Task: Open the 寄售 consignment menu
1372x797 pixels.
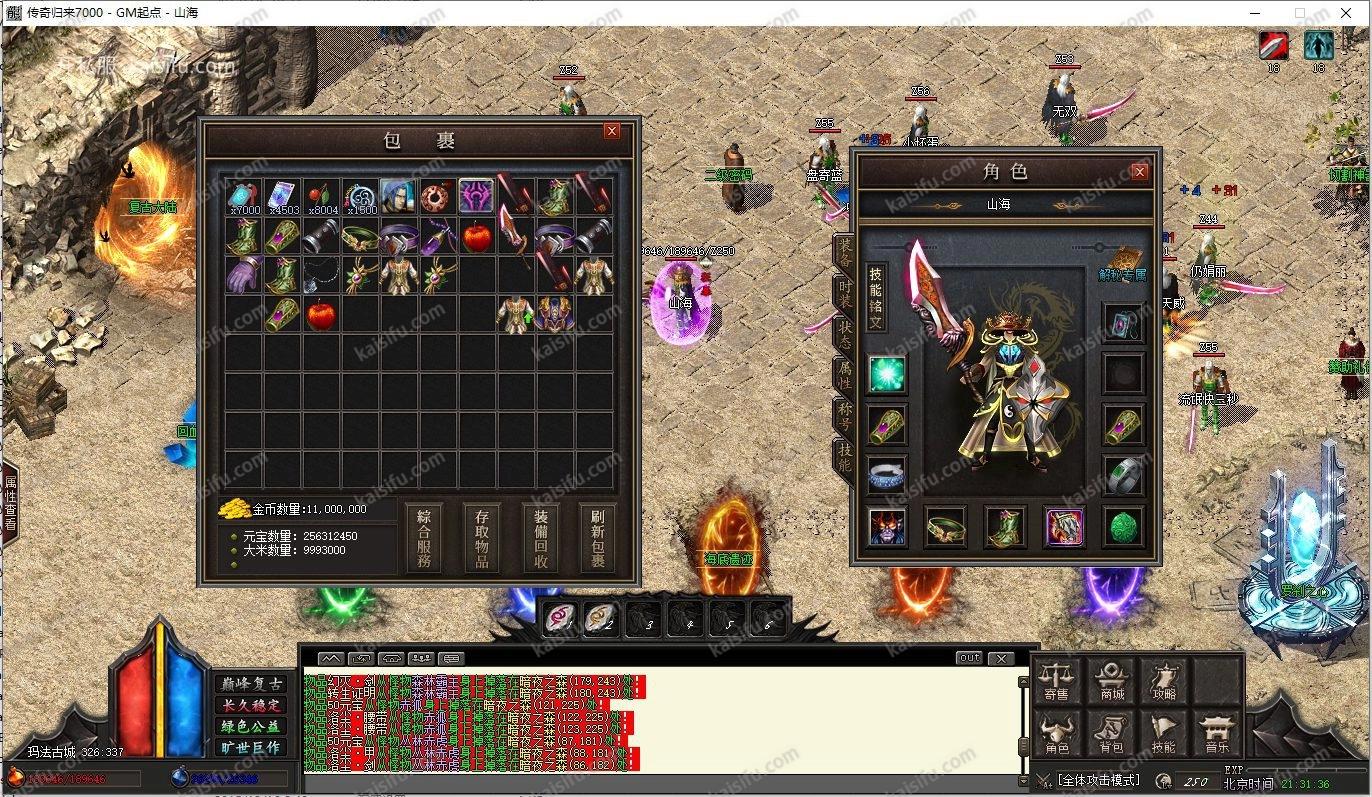Action: (x=1057, y=680)
